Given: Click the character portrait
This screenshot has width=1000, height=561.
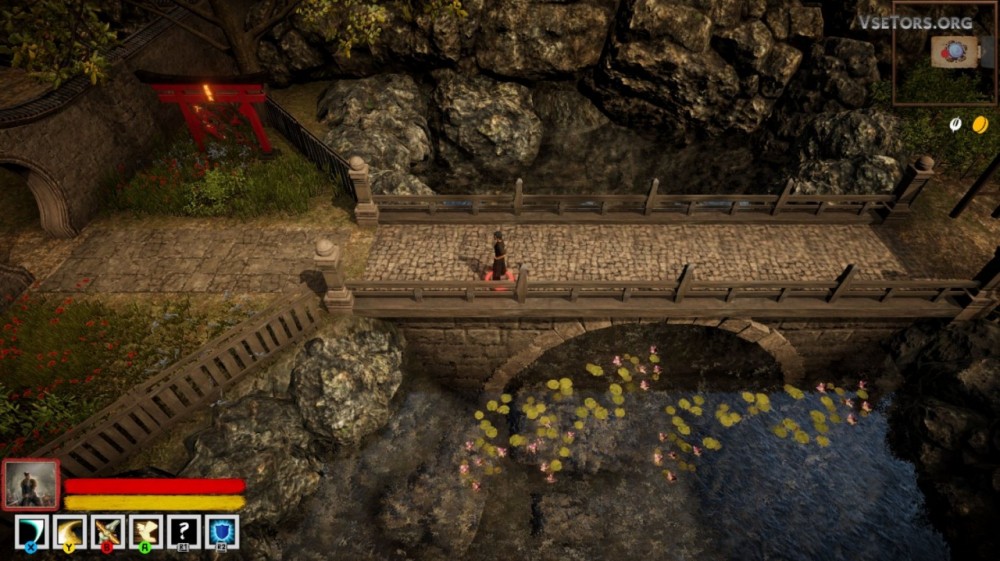Looking at the screenshot, I should 31,485.
